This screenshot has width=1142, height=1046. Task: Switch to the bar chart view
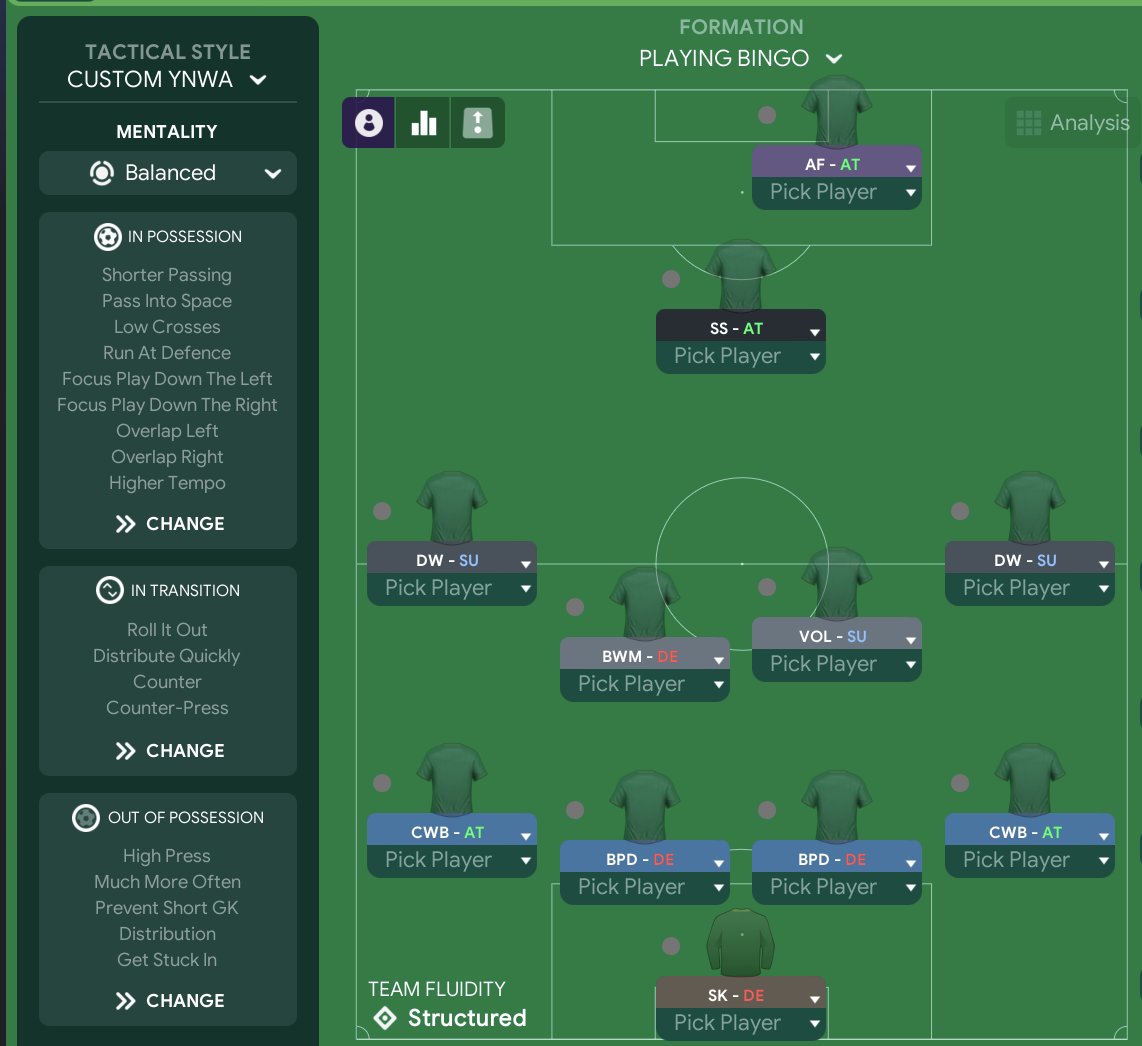[x=424, y=123]
